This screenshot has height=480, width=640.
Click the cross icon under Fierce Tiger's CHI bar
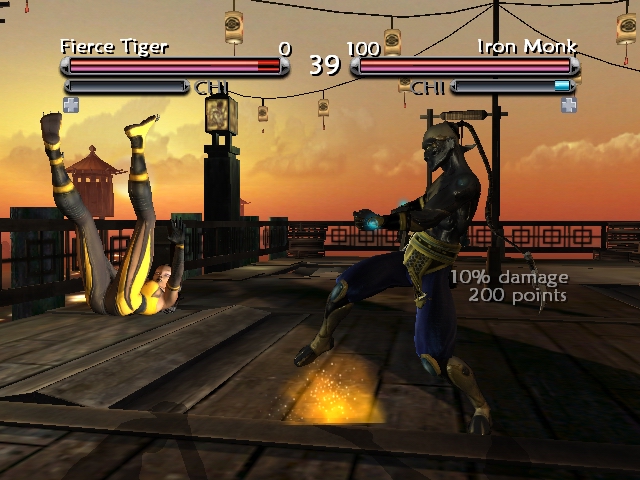coord(71,103)
